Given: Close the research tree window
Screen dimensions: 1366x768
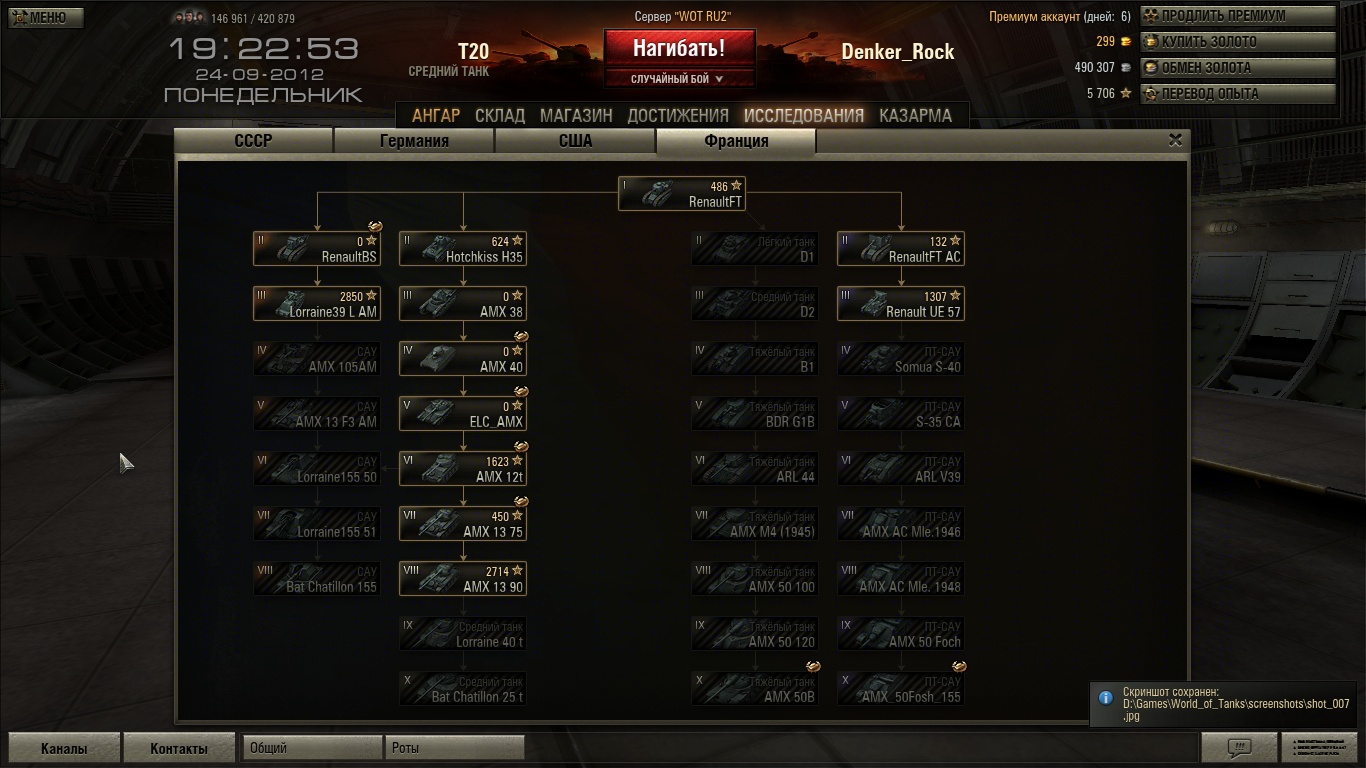Looking at the screenshot, I should [x=1176, y=141].
